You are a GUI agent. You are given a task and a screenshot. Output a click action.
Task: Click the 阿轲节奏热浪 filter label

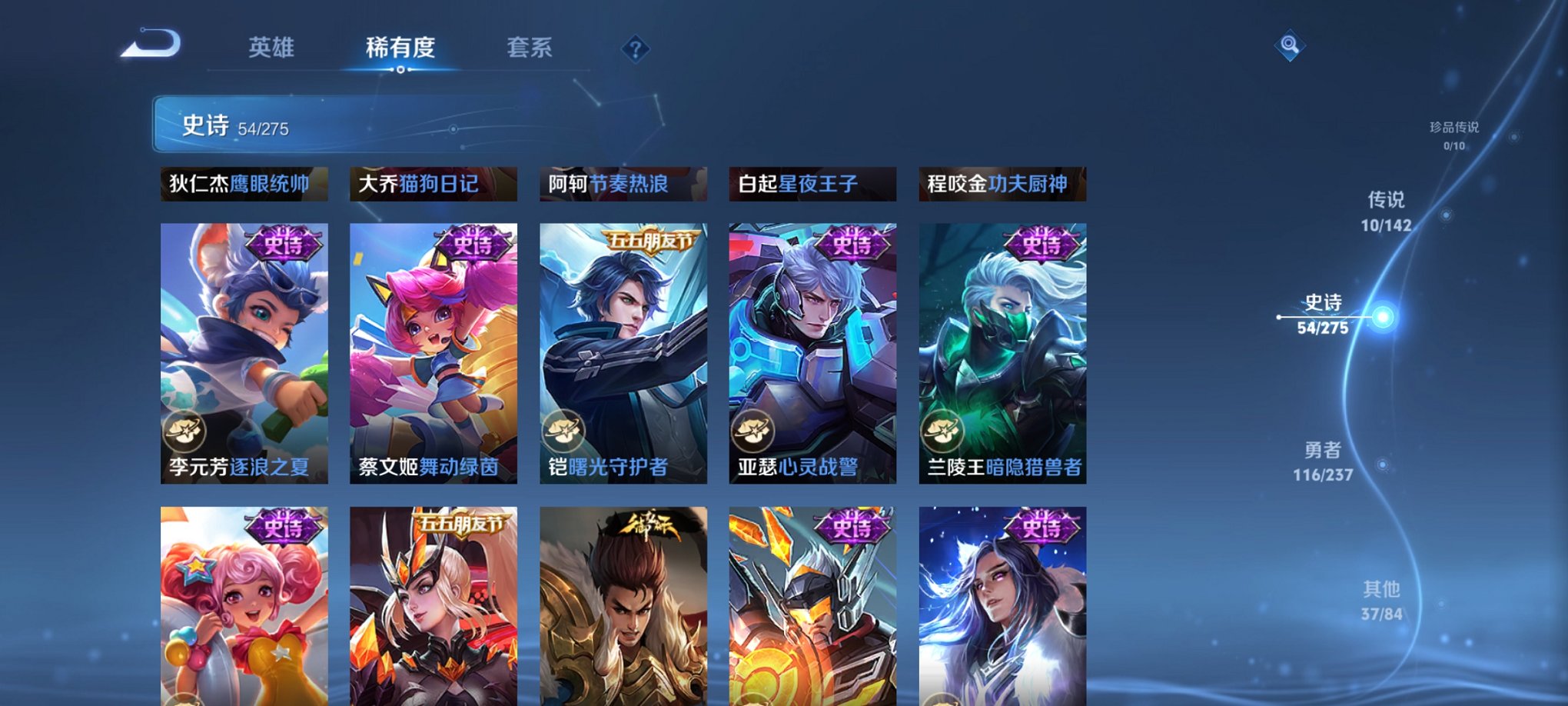(x=624, y=185)
